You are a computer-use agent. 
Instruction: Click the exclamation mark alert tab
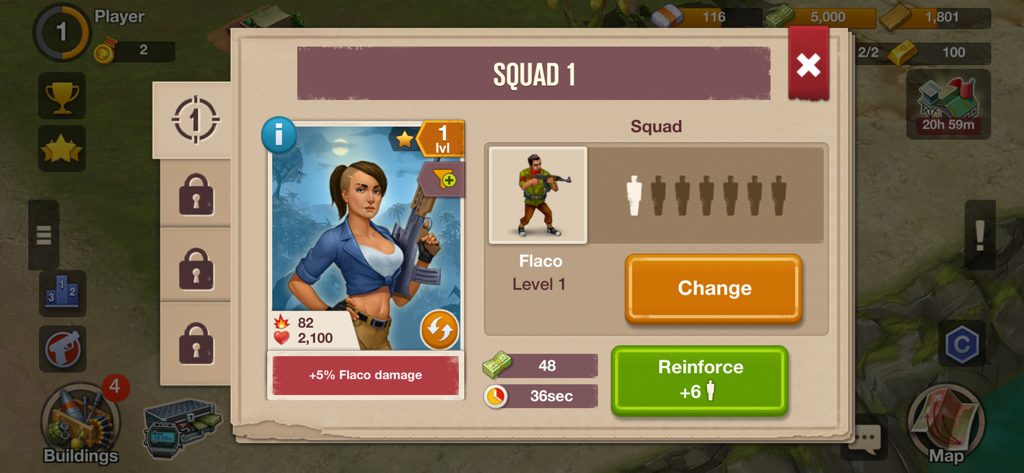[980, 236]
